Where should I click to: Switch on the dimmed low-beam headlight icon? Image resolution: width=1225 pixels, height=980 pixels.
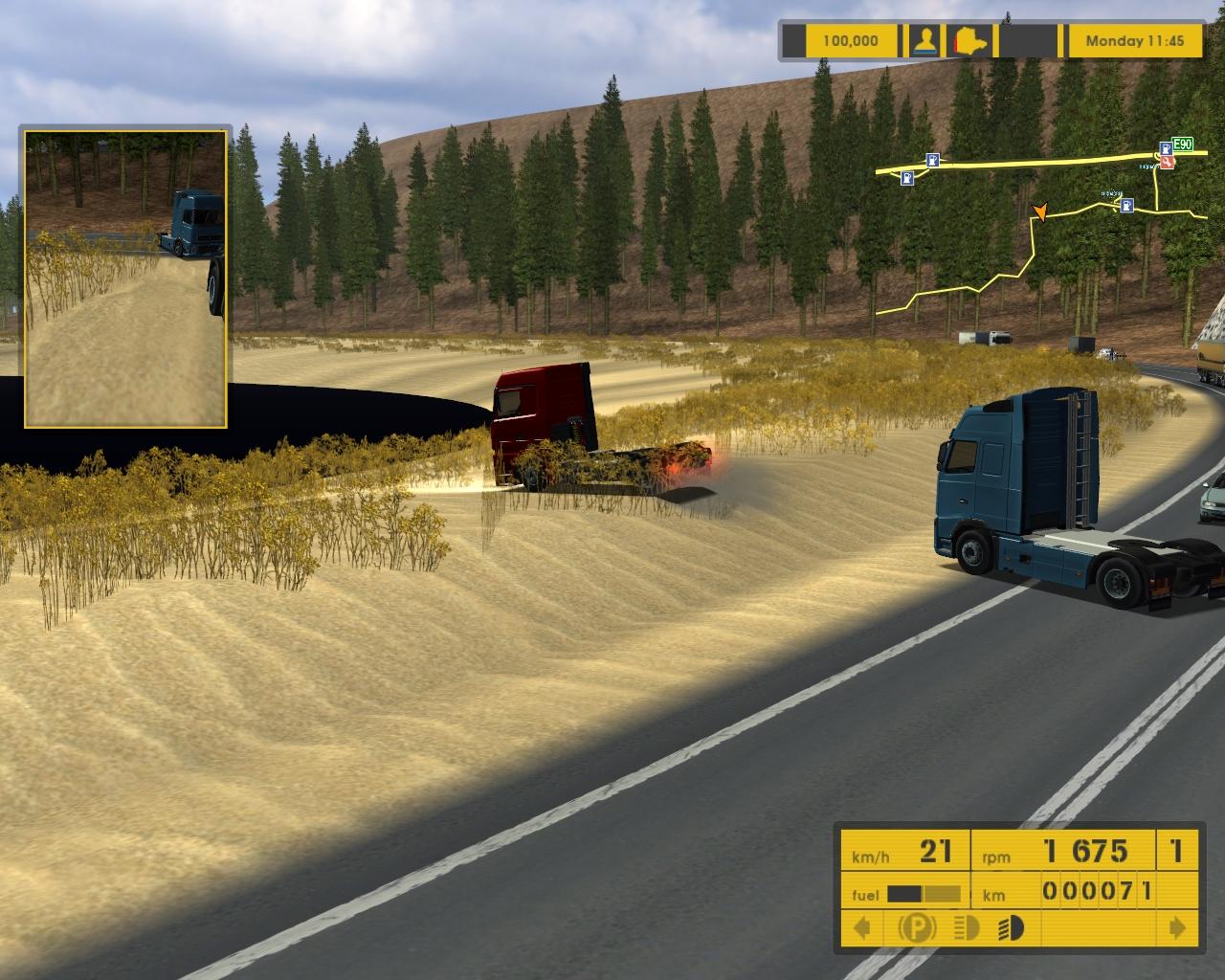tap(967, 927)
